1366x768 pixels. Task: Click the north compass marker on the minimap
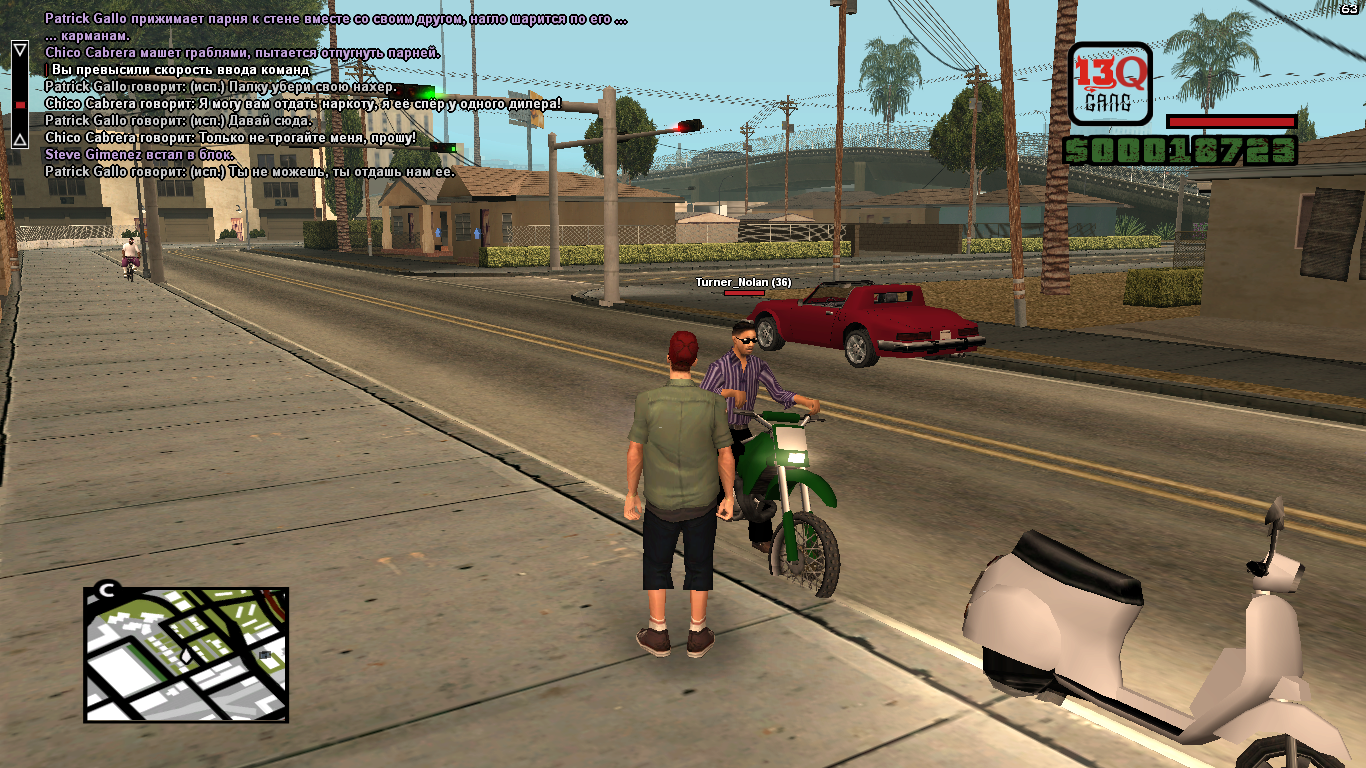tap(105, 590)
